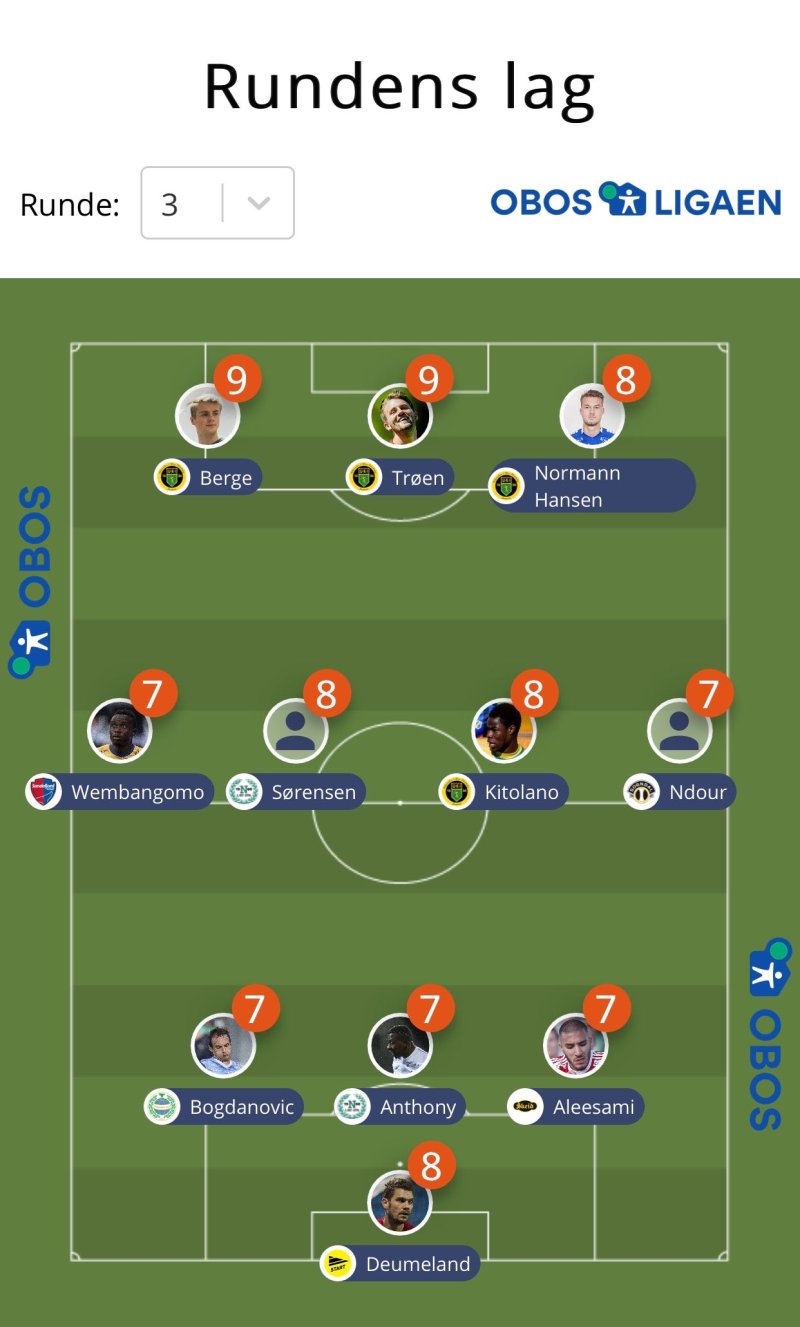Click Trøen's player photo

[399, 416]
